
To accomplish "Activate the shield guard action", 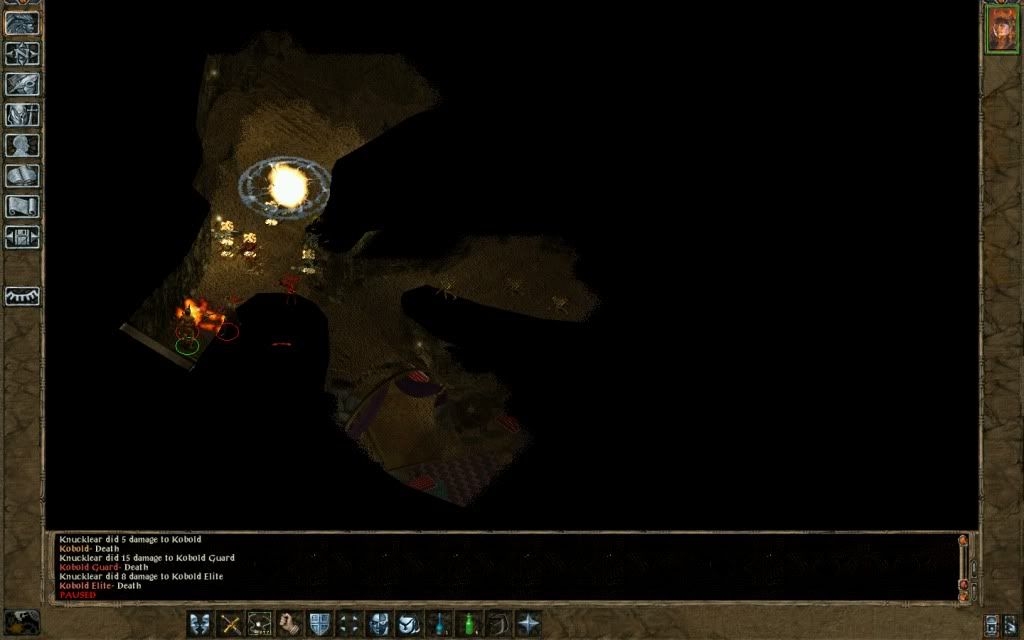I will point(319,624).
